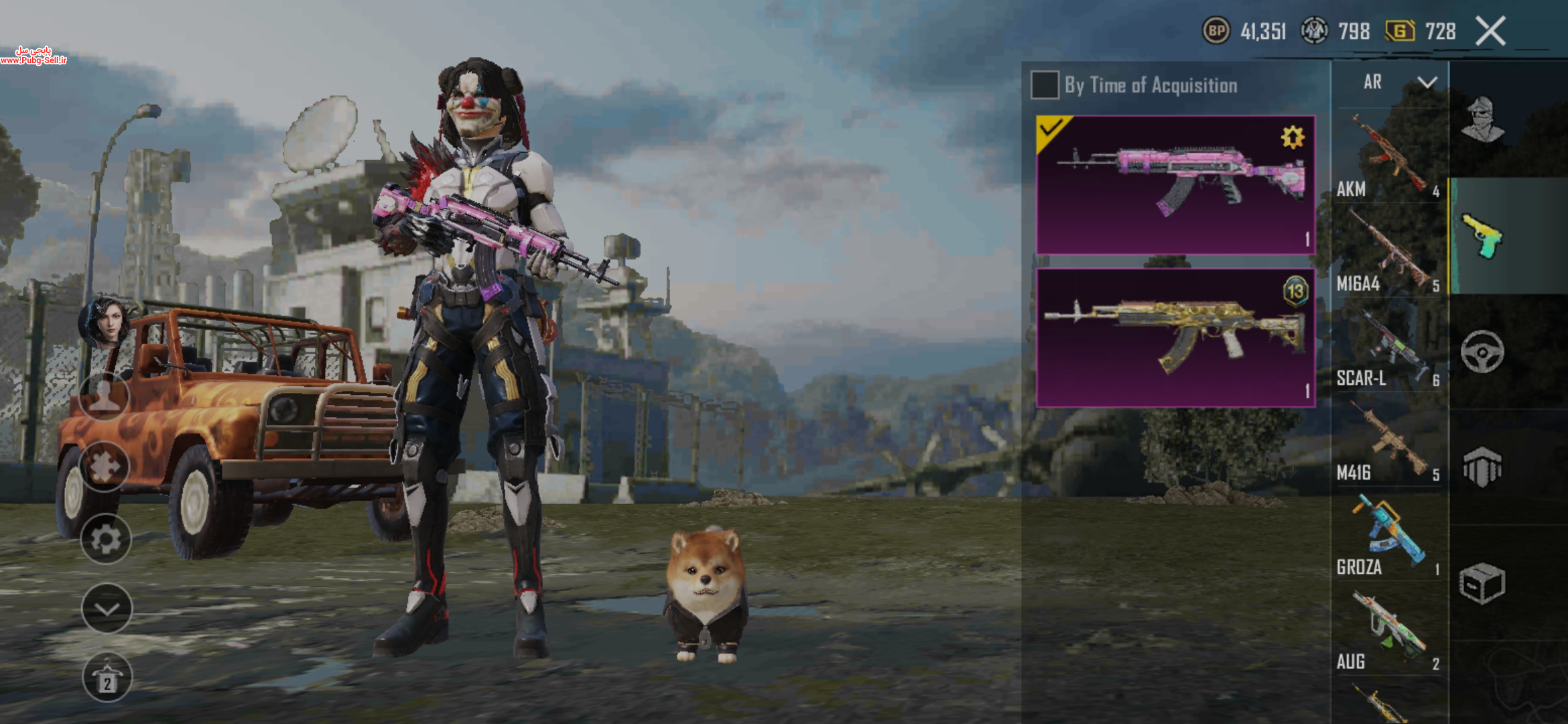This screenshot has height=724, width=1568.
Task: Open the crate box tab
Action: point(1482,583)
